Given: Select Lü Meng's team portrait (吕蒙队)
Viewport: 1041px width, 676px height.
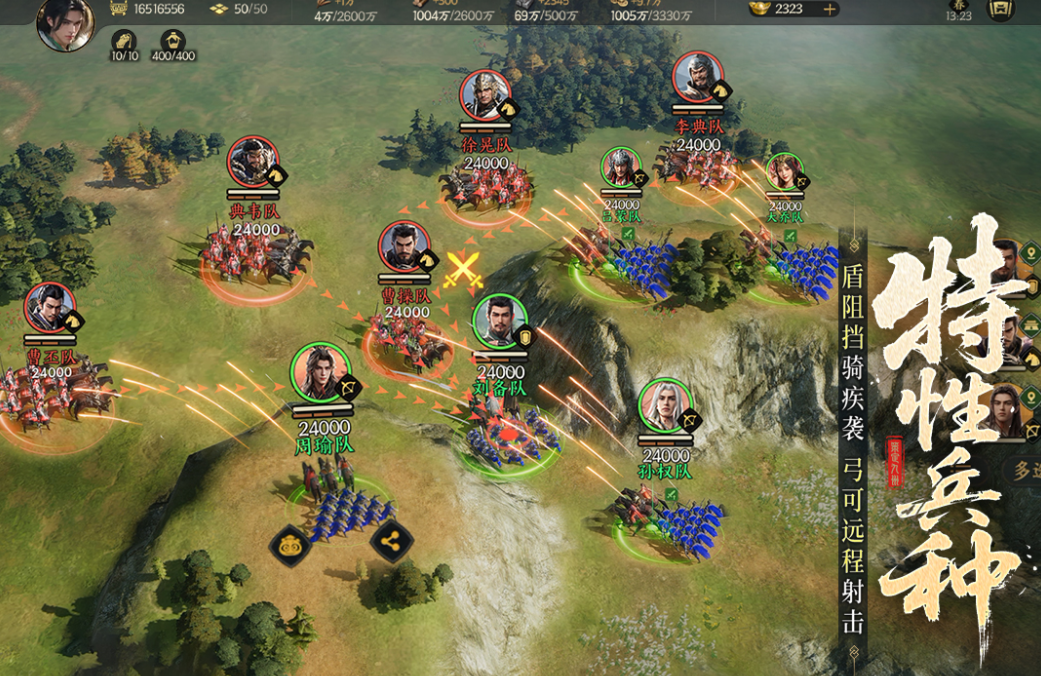Looking at the screenshot, I should [621, 168].
